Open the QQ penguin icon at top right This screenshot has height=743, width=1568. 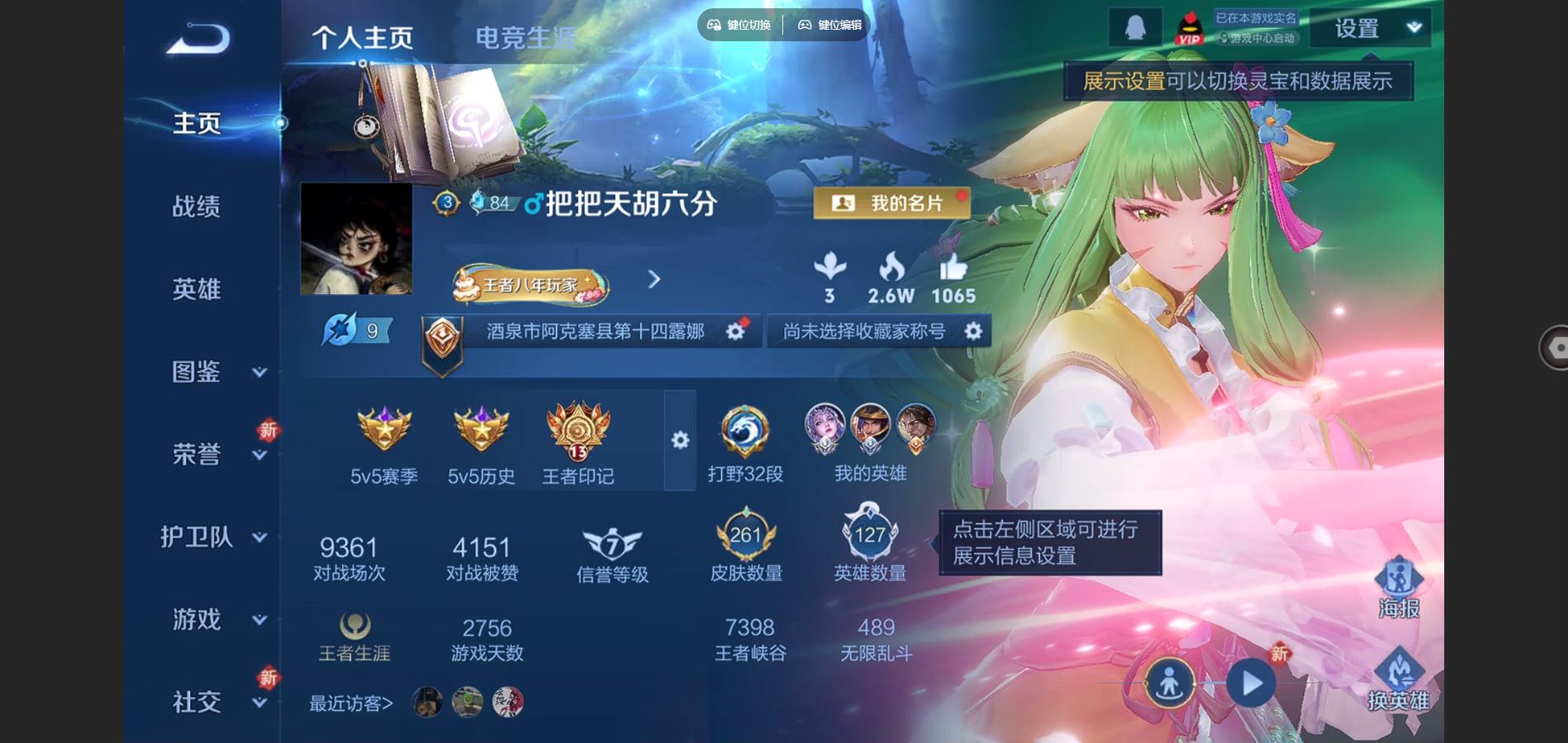(x=1134, y=25)
